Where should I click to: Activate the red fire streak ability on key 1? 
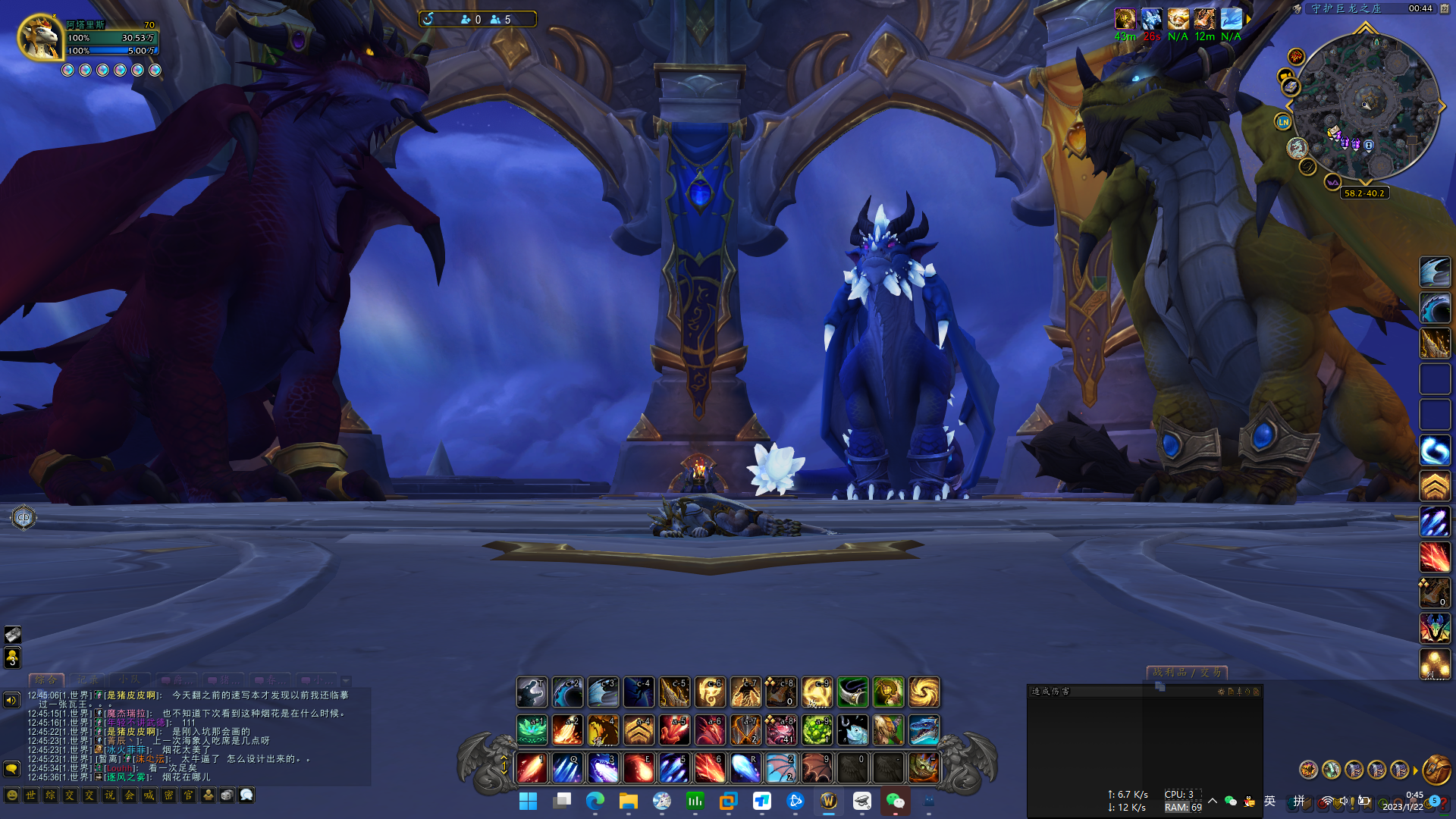[532, 767]
